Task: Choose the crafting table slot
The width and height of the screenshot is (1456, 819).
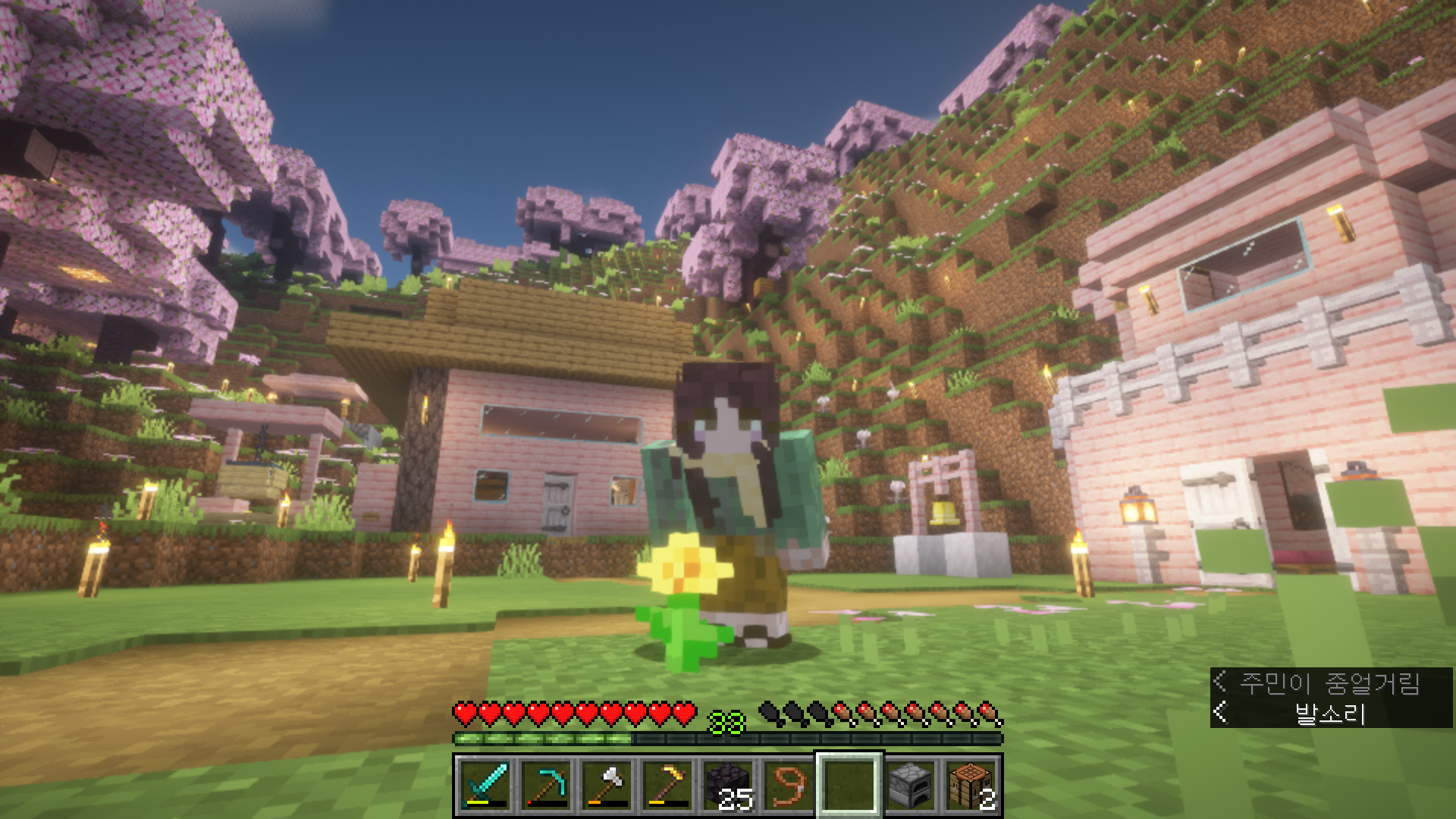Action: tap(970, 785)
